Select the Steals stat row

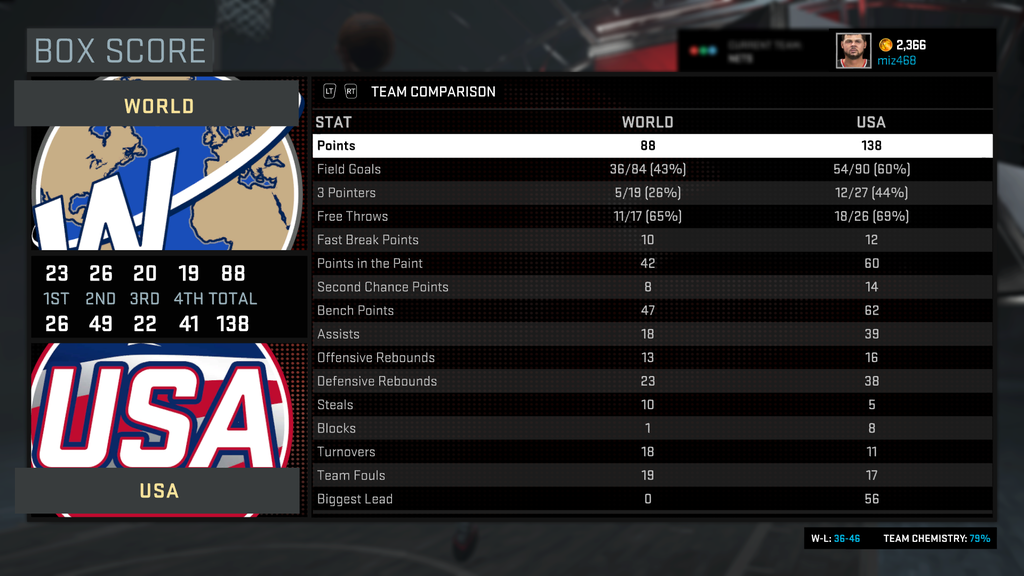coord(652,405)
